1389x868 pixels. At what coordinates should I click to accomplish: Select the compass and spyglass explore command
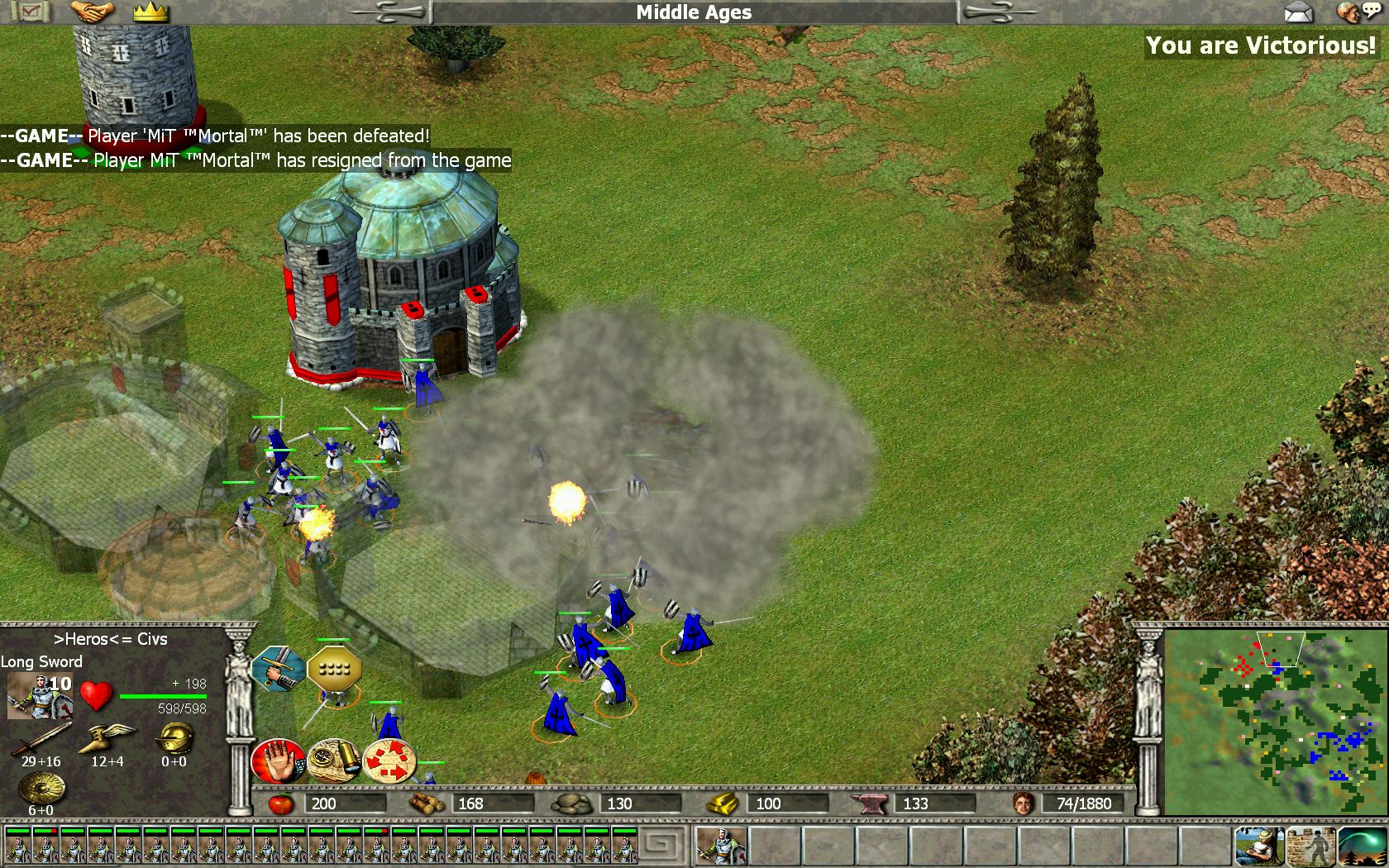(333, 761)
